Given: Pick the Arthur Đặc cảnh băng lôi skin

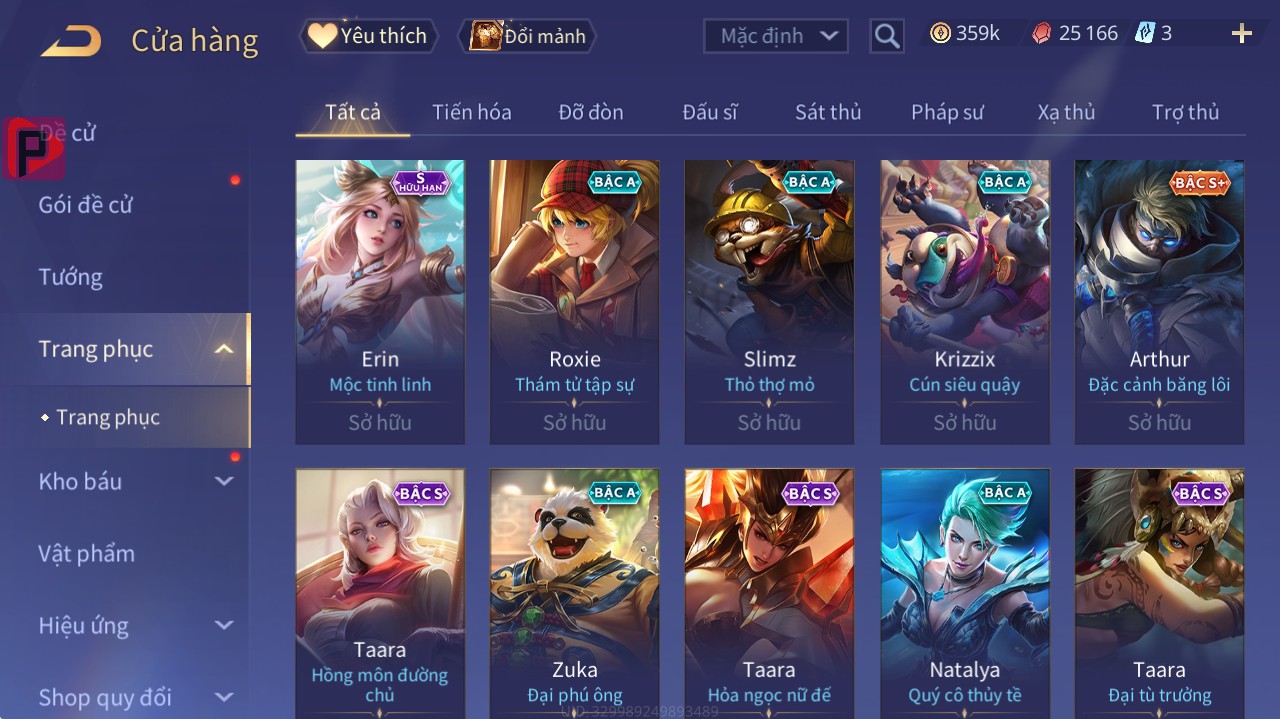Looking at the screenshot, I should (x=1159, y=300).
